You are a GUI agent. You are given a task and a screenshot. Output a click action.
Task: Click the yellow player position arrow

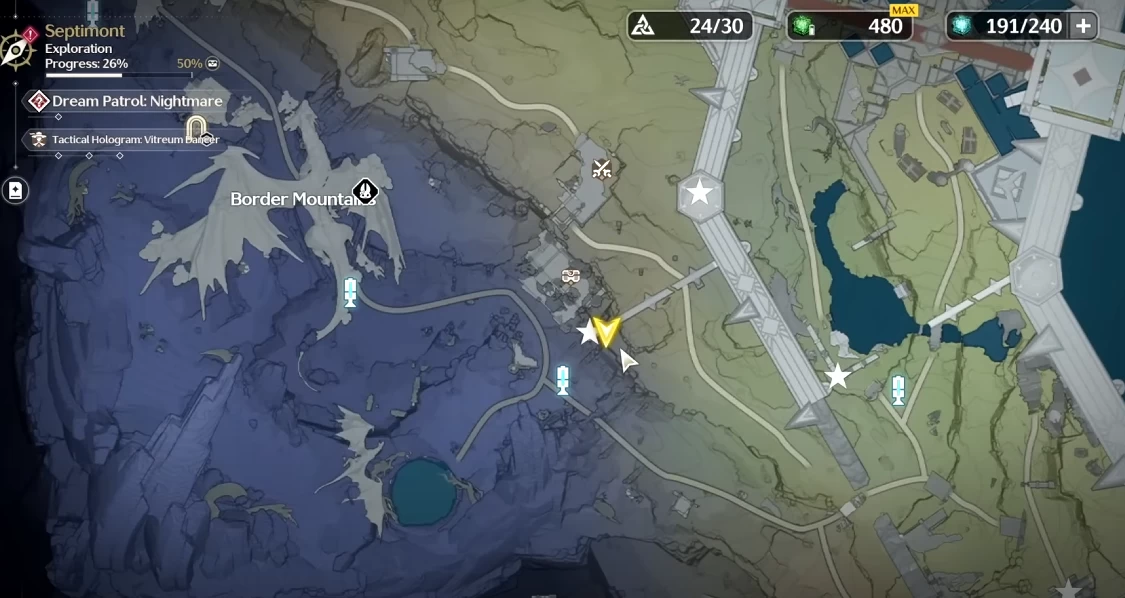point(606,331)
